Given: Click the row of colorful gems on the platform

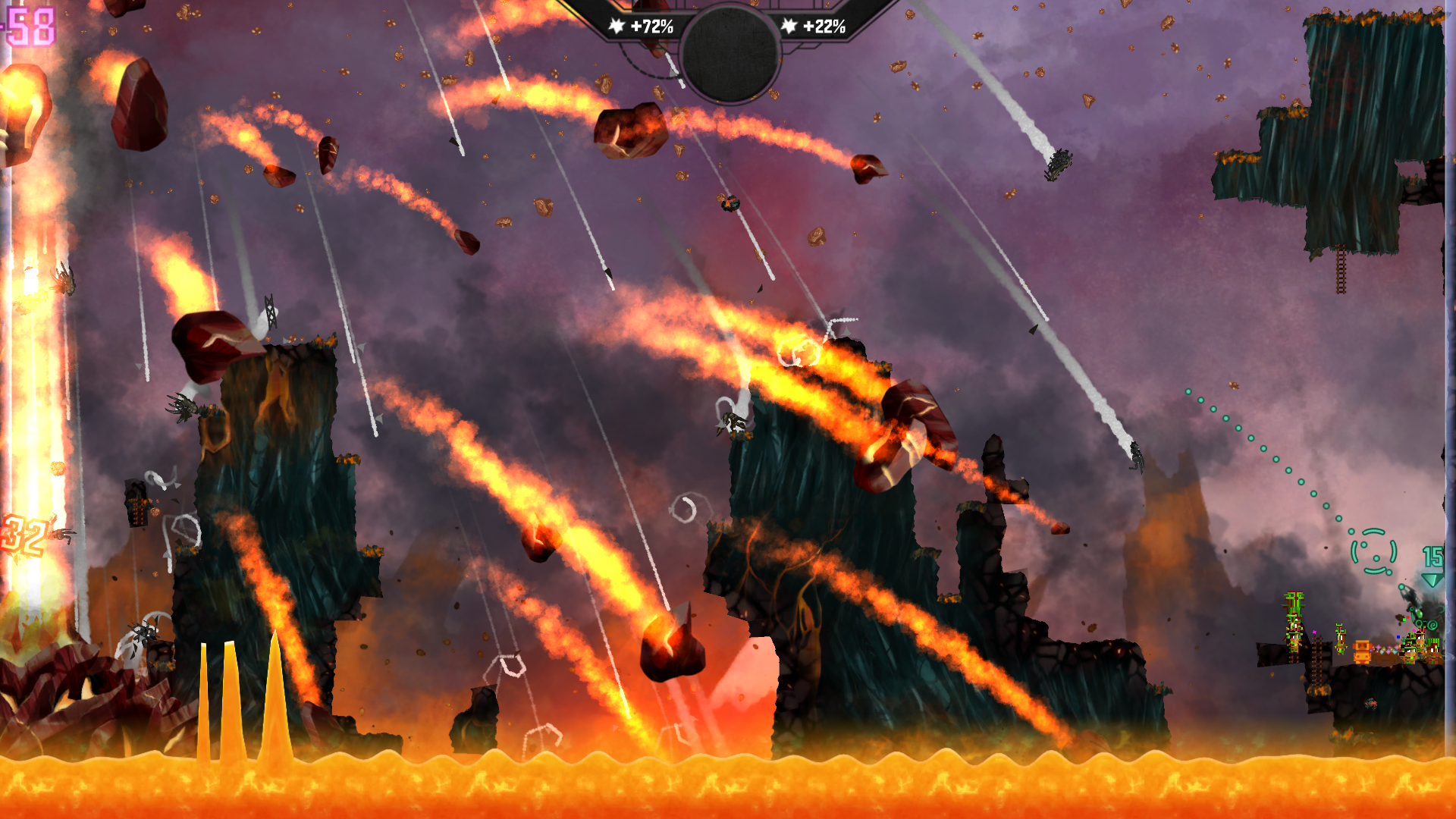Looking at the screenshot, I should click(1385, 650).
